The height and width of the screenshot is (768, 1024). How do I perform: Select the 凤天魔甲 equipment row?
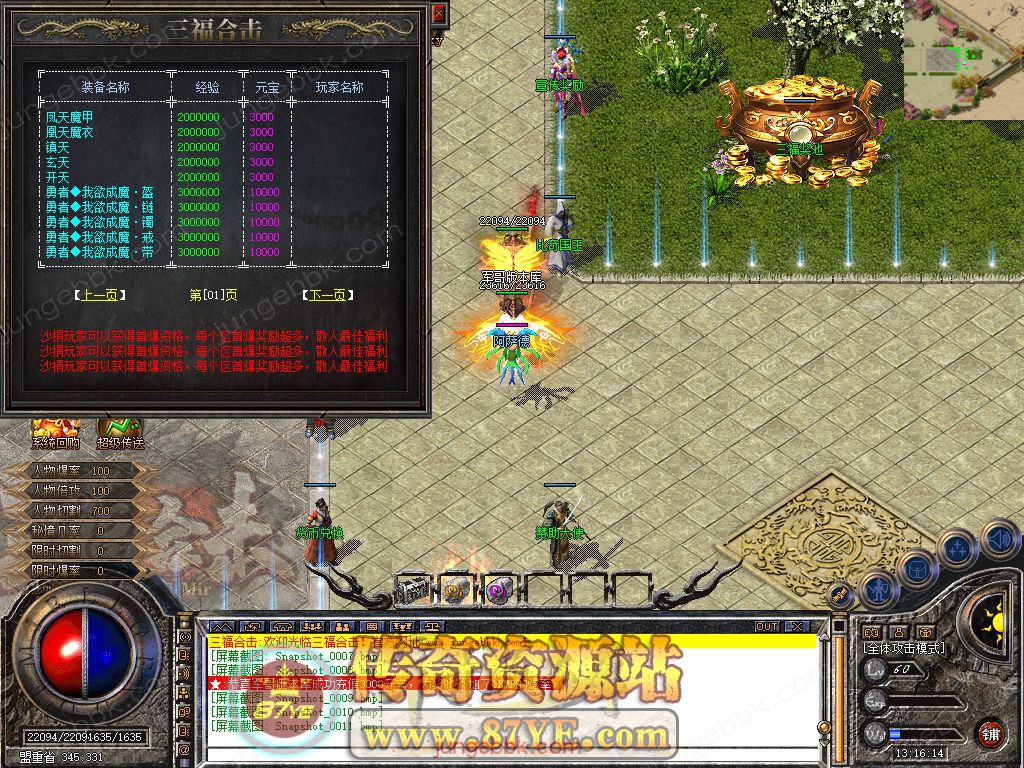[69, 117]
